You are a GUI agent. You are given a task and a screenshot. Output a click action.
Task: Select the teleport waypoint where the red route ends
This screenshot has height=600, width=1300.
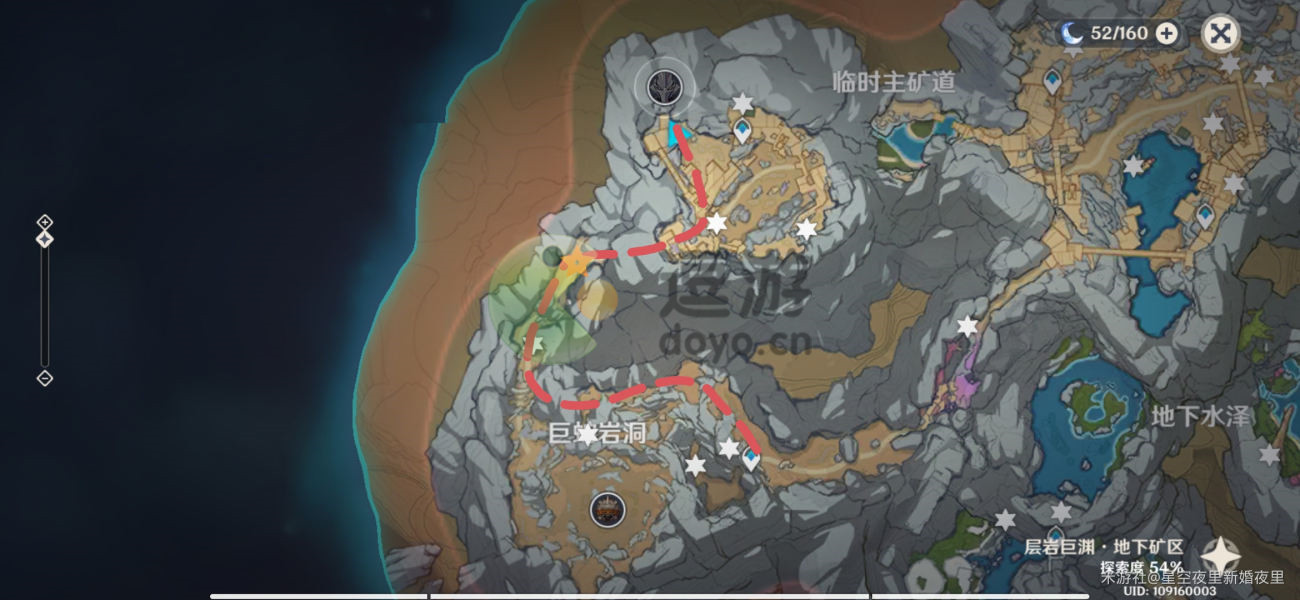click(x=750, y=459)
